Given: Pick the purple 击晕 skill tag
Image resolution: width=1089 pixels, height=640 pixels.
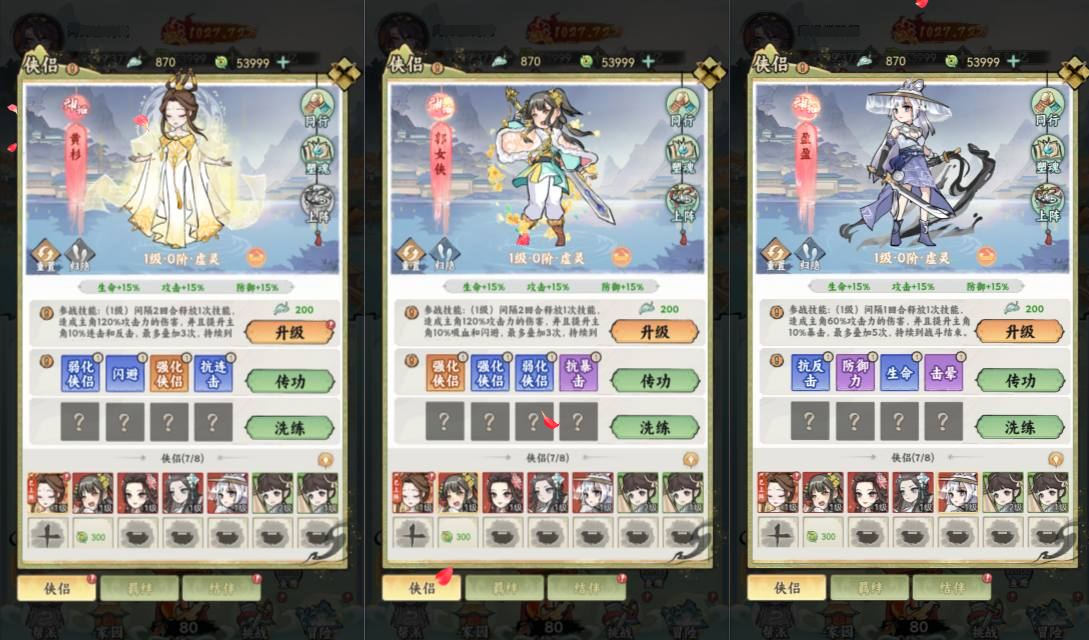Looking at the screenshot, I should coord(943,373).
